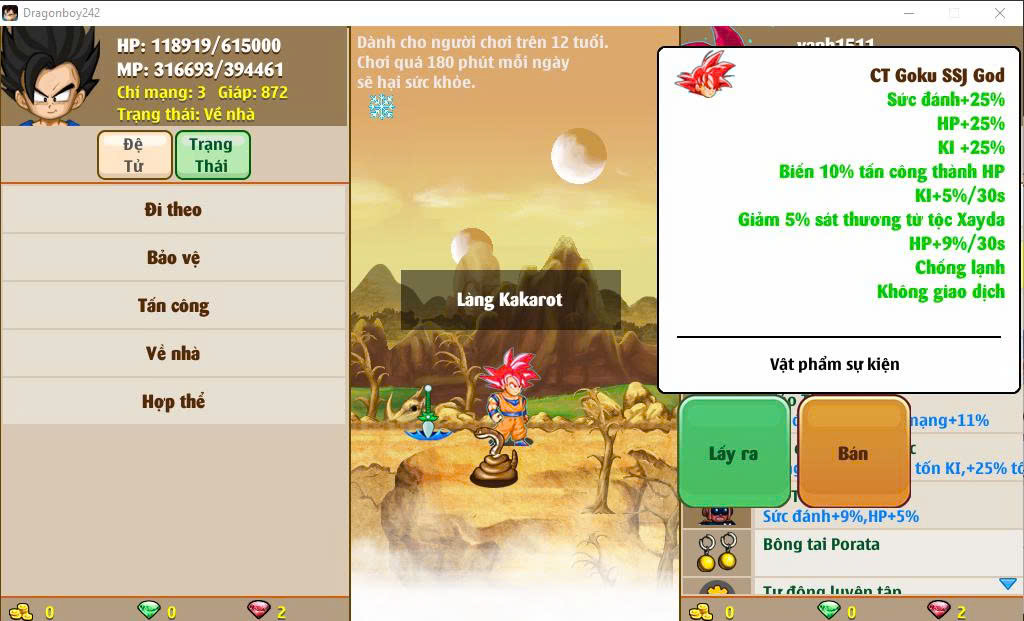Open the Trạng Thái tab
Image resolution: width=1024 pixels, height=621 pixels.
211,155
